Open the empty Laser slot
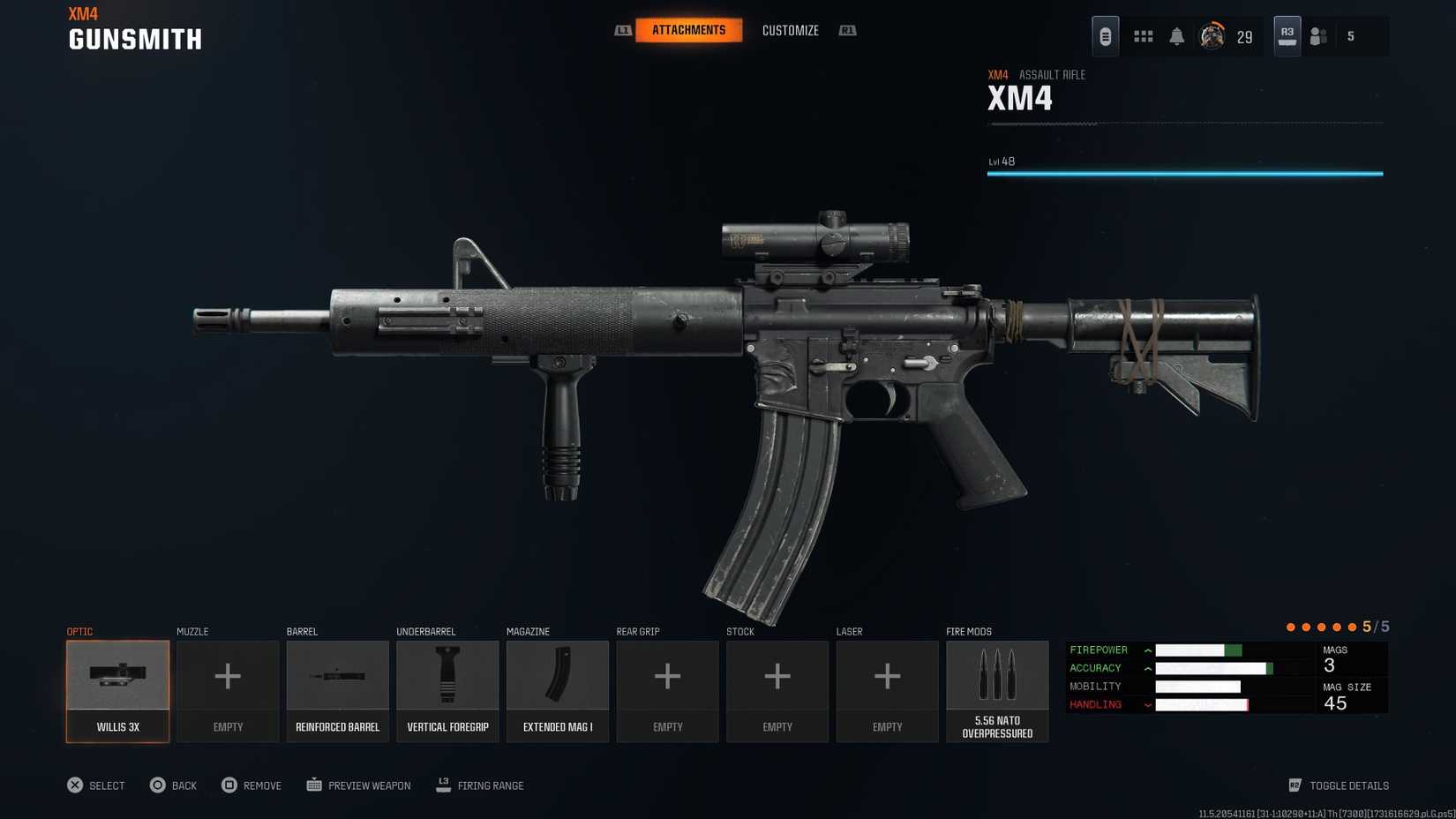This screenshot has height=819, width=1456. (887, 691)
